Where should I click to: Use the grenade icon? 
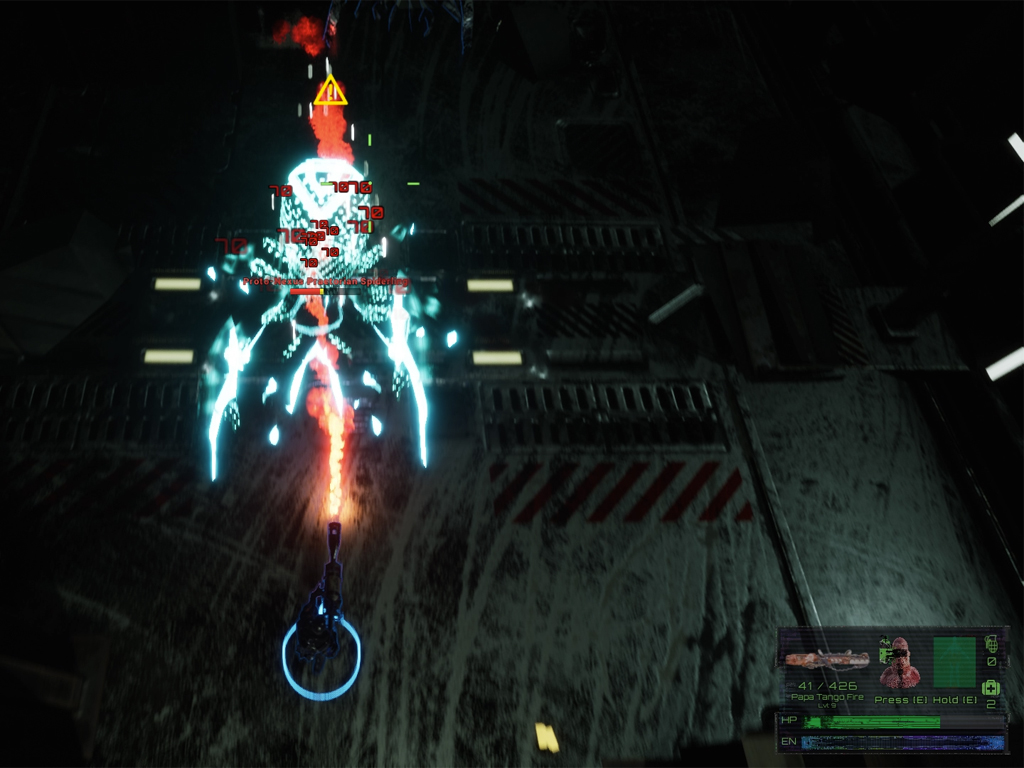(991, 642)
